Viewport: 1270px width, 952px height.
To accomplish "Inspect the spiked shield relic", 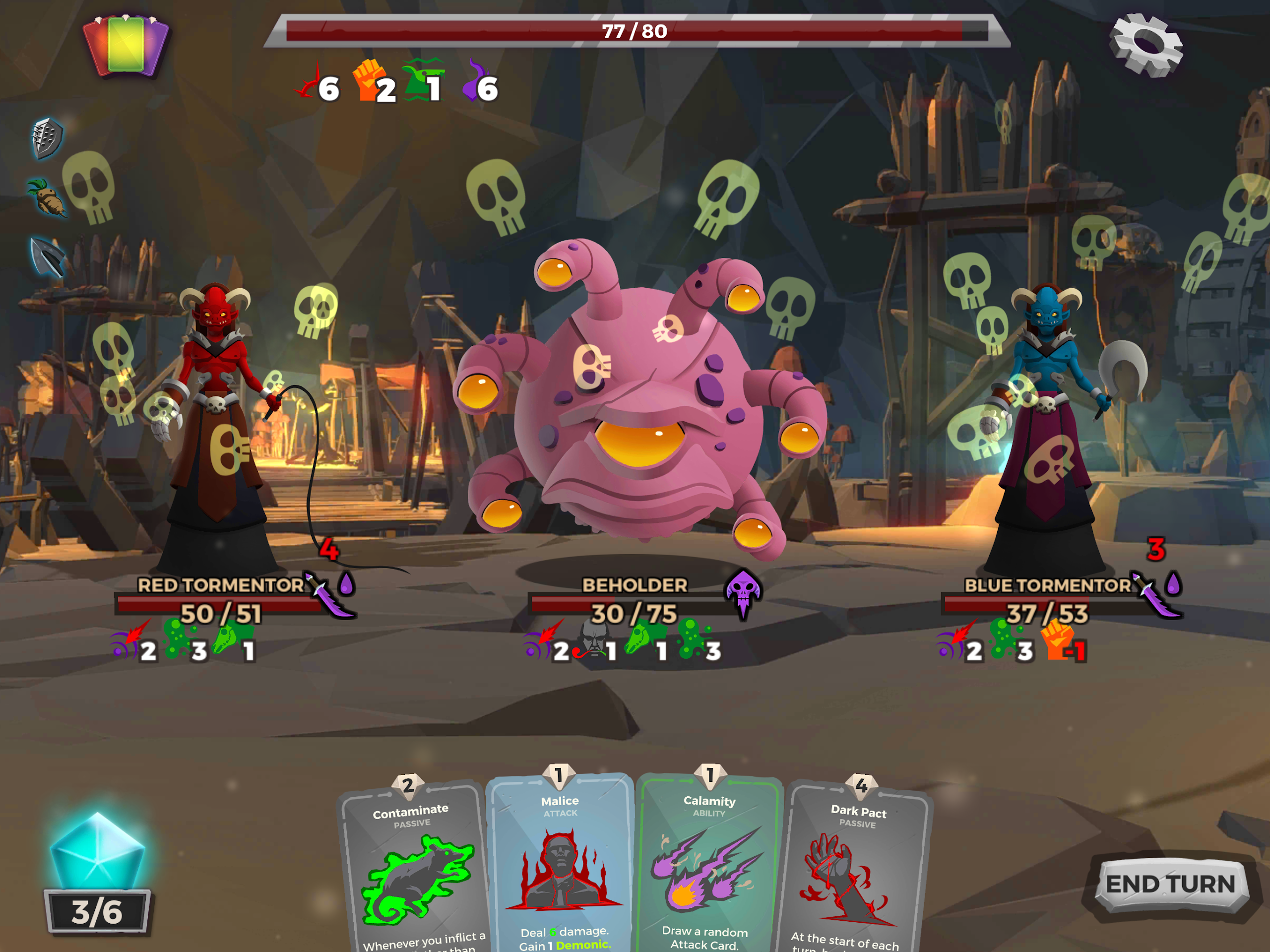I will click(47, 138).
